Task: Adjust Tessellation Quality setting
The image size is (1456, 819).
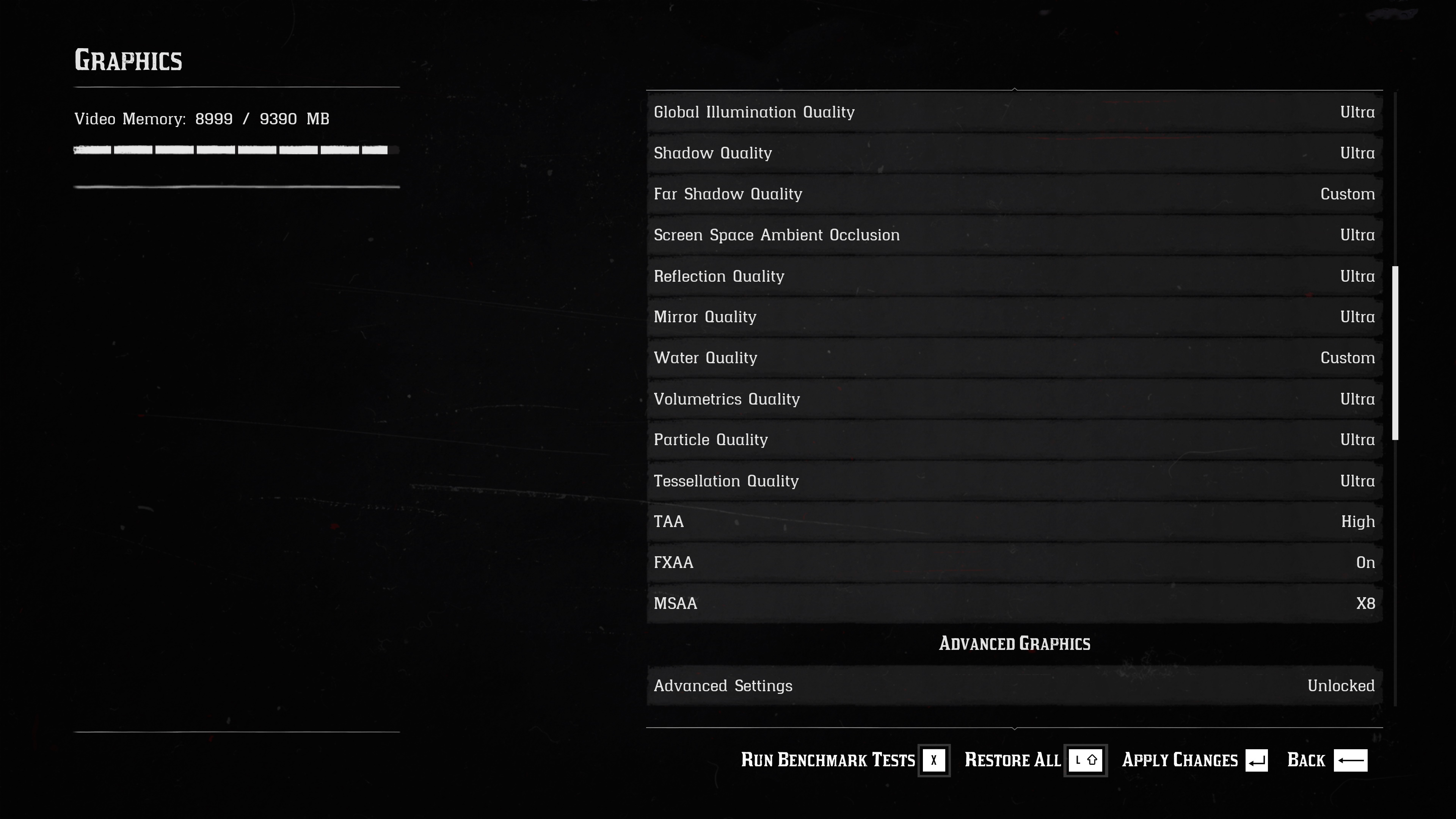Action: coord(1014,481)
